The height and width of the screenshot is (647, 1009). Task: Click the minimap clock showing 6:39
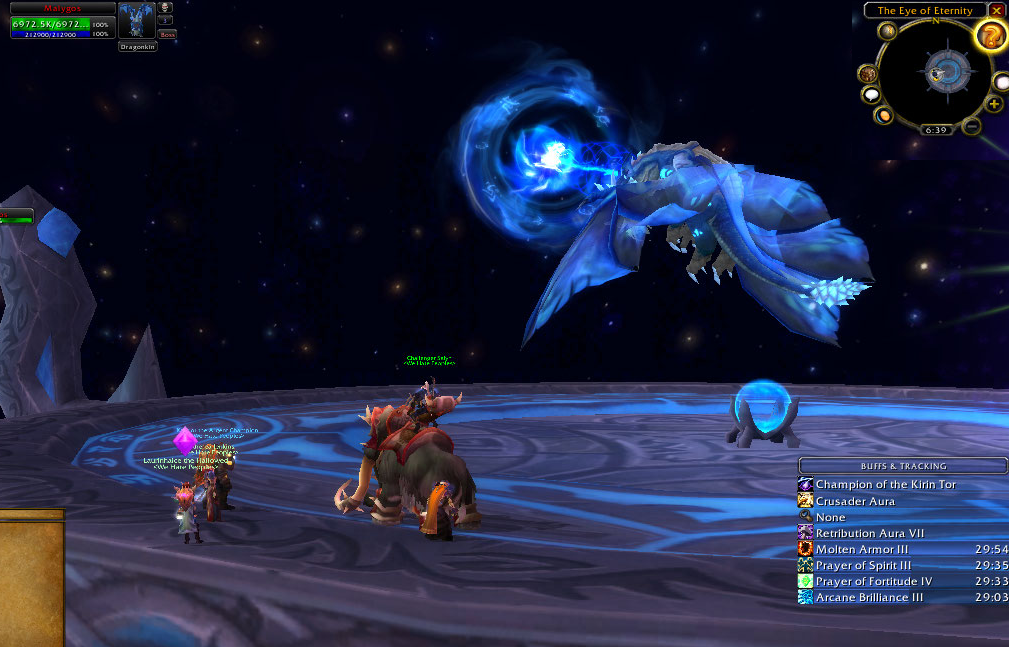[x=936, y=130]
